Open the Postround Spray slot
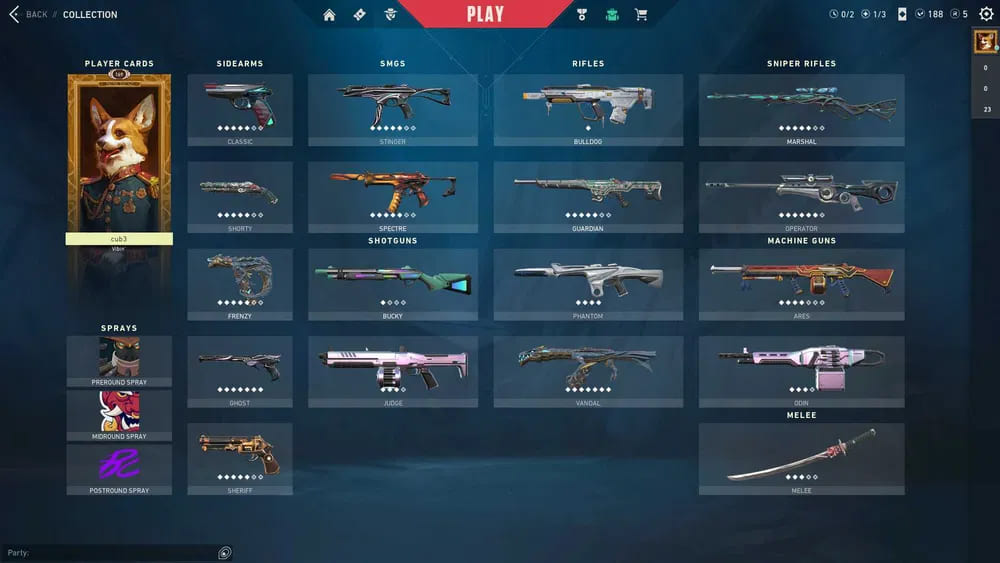Screen dimensions: 1000x563 point(119,468)
